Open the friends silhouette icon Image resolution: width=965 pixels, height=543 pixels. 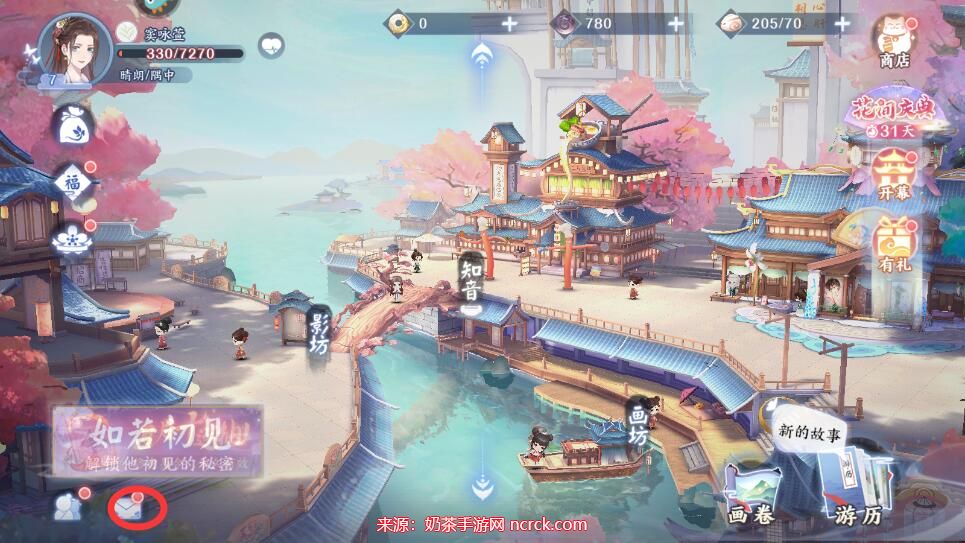click(68, 507)
